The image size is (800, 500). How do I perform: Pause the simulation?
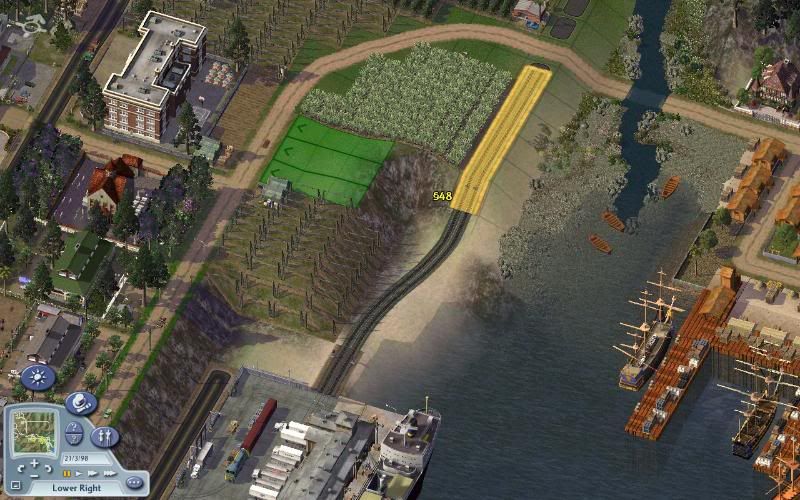point(67,473)
